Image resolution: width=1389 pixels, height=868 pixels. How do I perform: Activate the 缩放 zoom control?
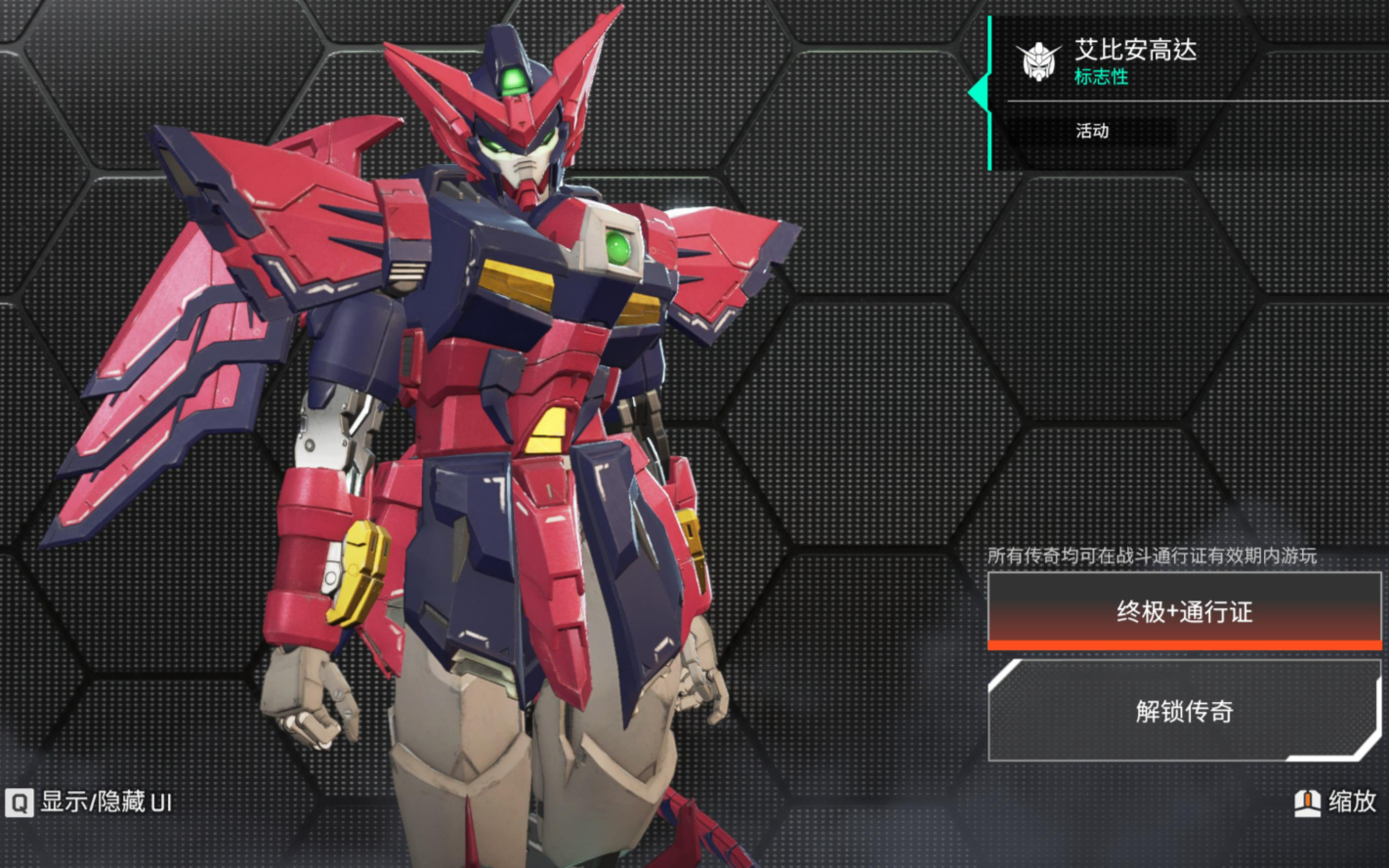pyautogui.click(x=1335, y=803)
